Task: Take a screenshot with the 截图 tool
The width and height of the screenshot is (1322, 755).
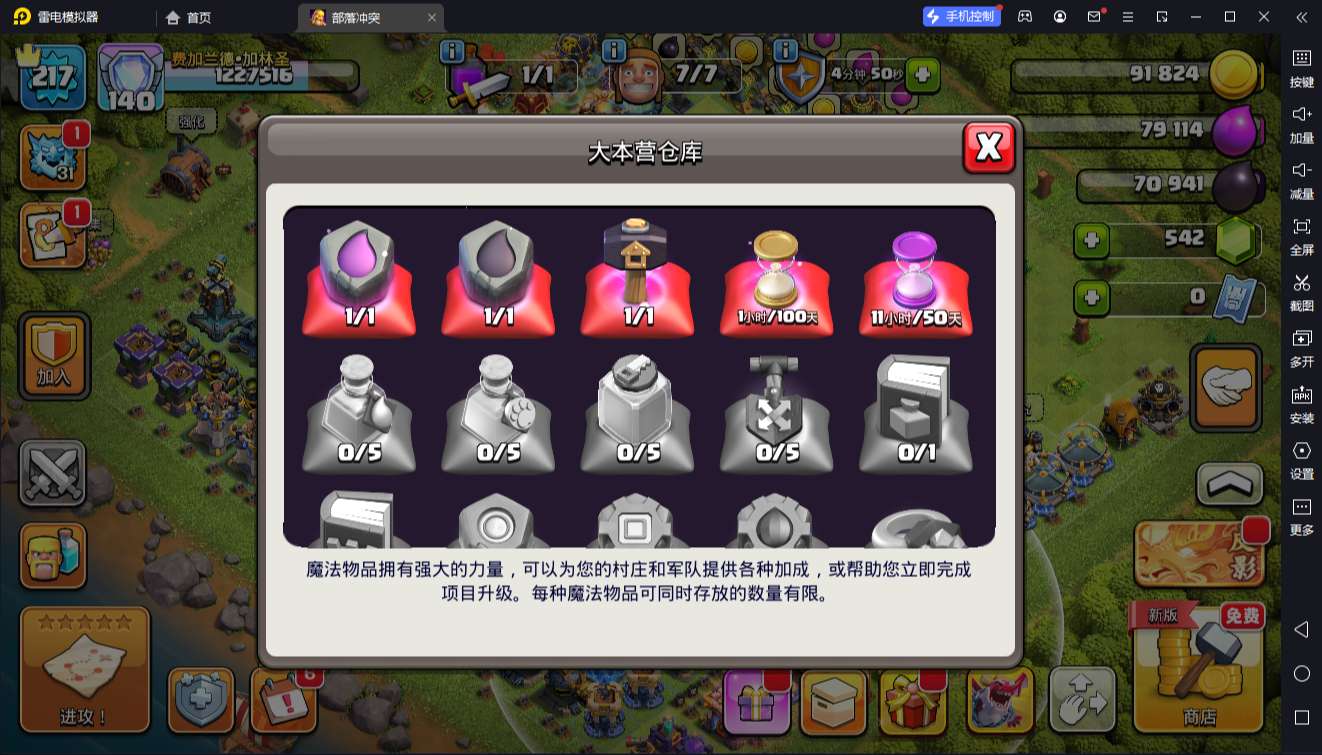Action: [1302, 291]
